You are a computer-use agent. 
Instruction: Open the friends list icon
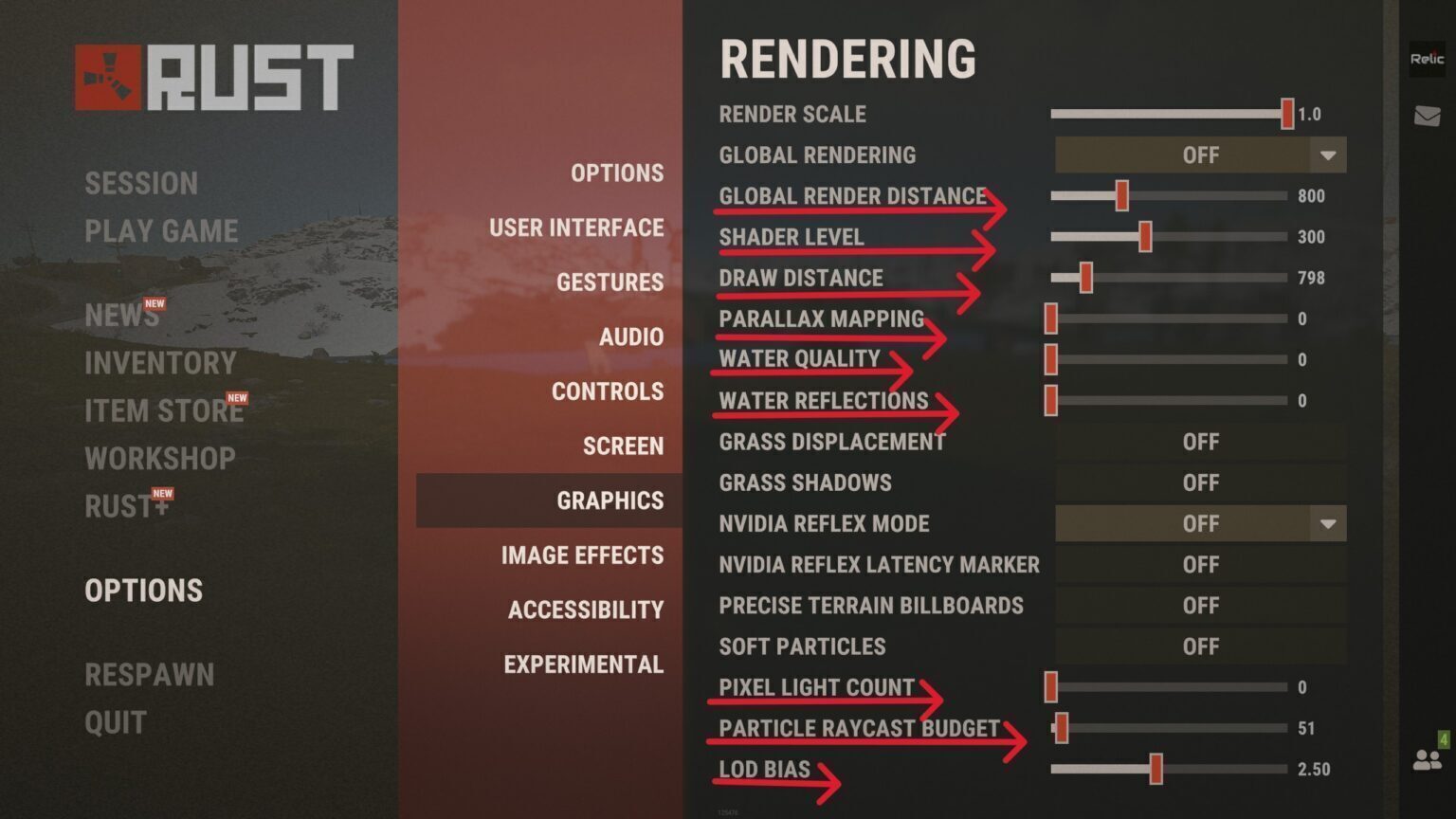pos(1427,759)
